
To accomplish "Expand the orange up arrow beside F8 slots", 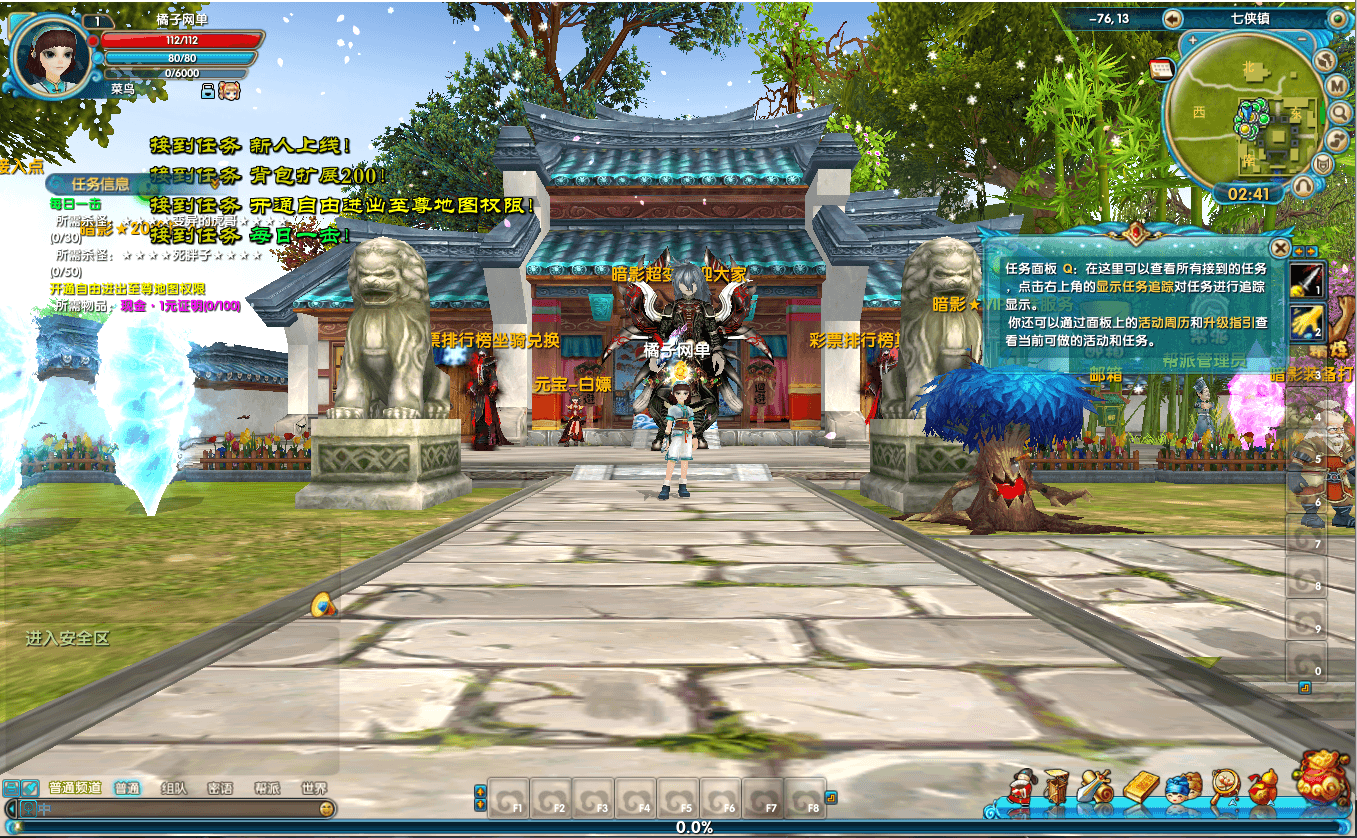I will tap(480, 791).
